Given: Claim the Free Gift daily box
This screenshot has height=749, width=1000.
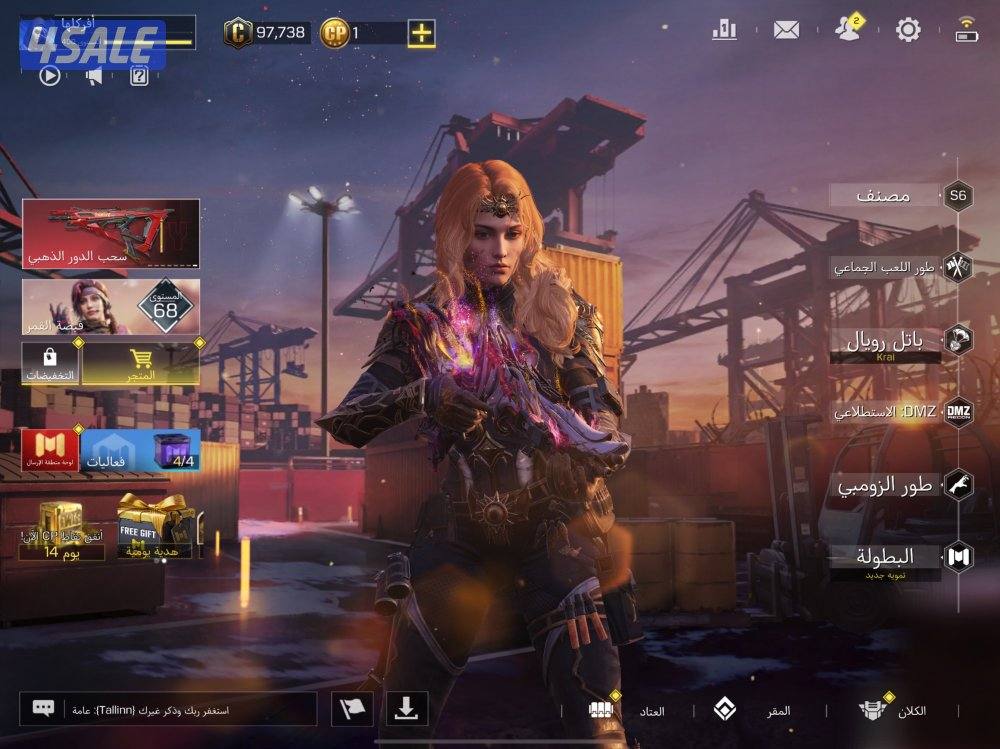Looking at the screenshot, I should [156, 527].
